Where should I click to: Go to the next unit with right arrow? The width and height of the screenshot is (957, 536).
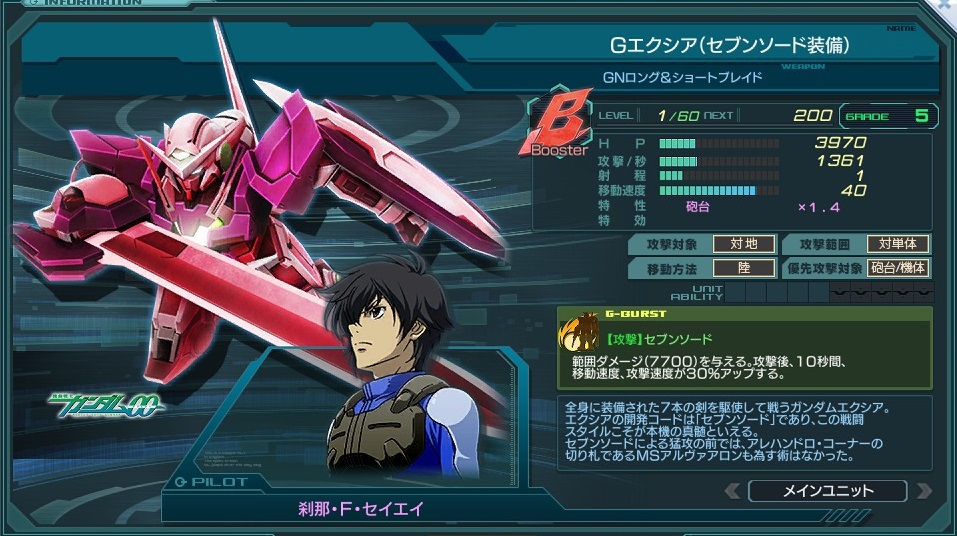(923, 491)
